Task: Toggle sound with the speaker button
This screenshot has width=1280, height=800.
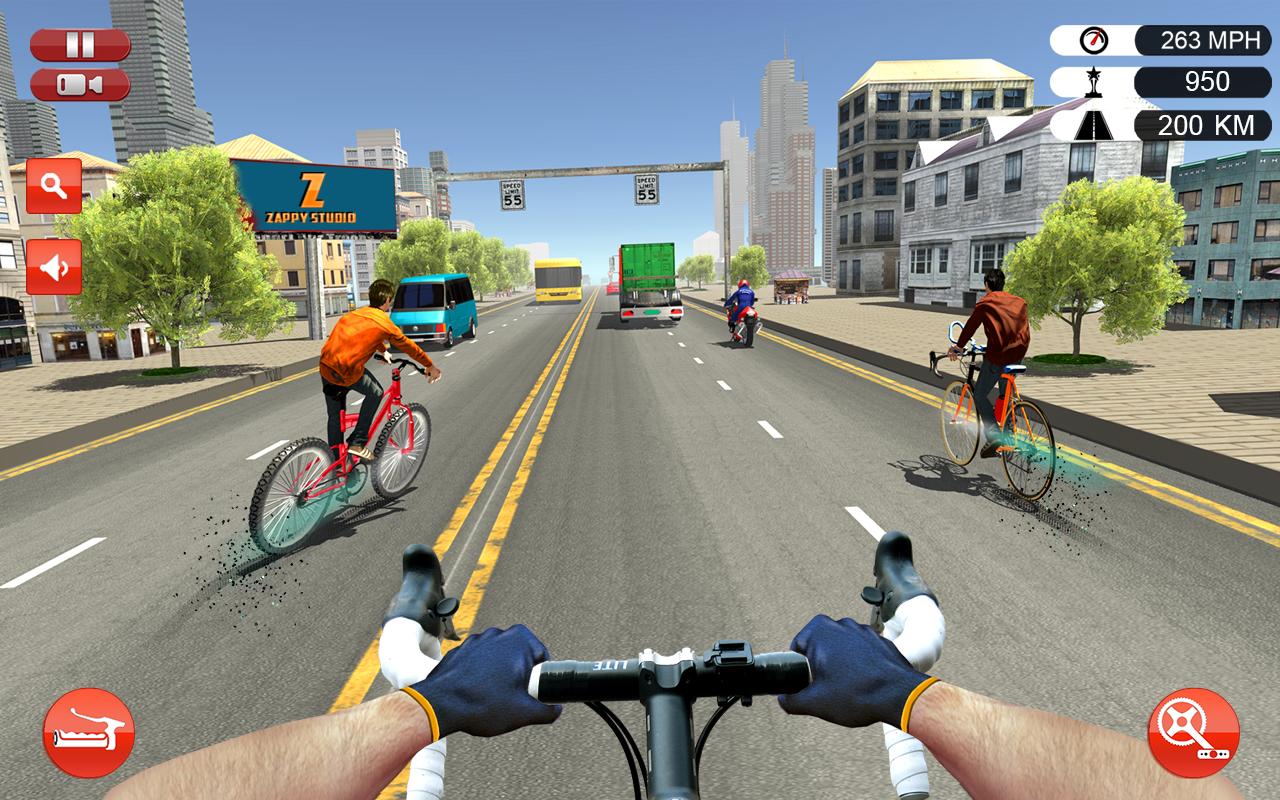Action: tap(54, 267)
